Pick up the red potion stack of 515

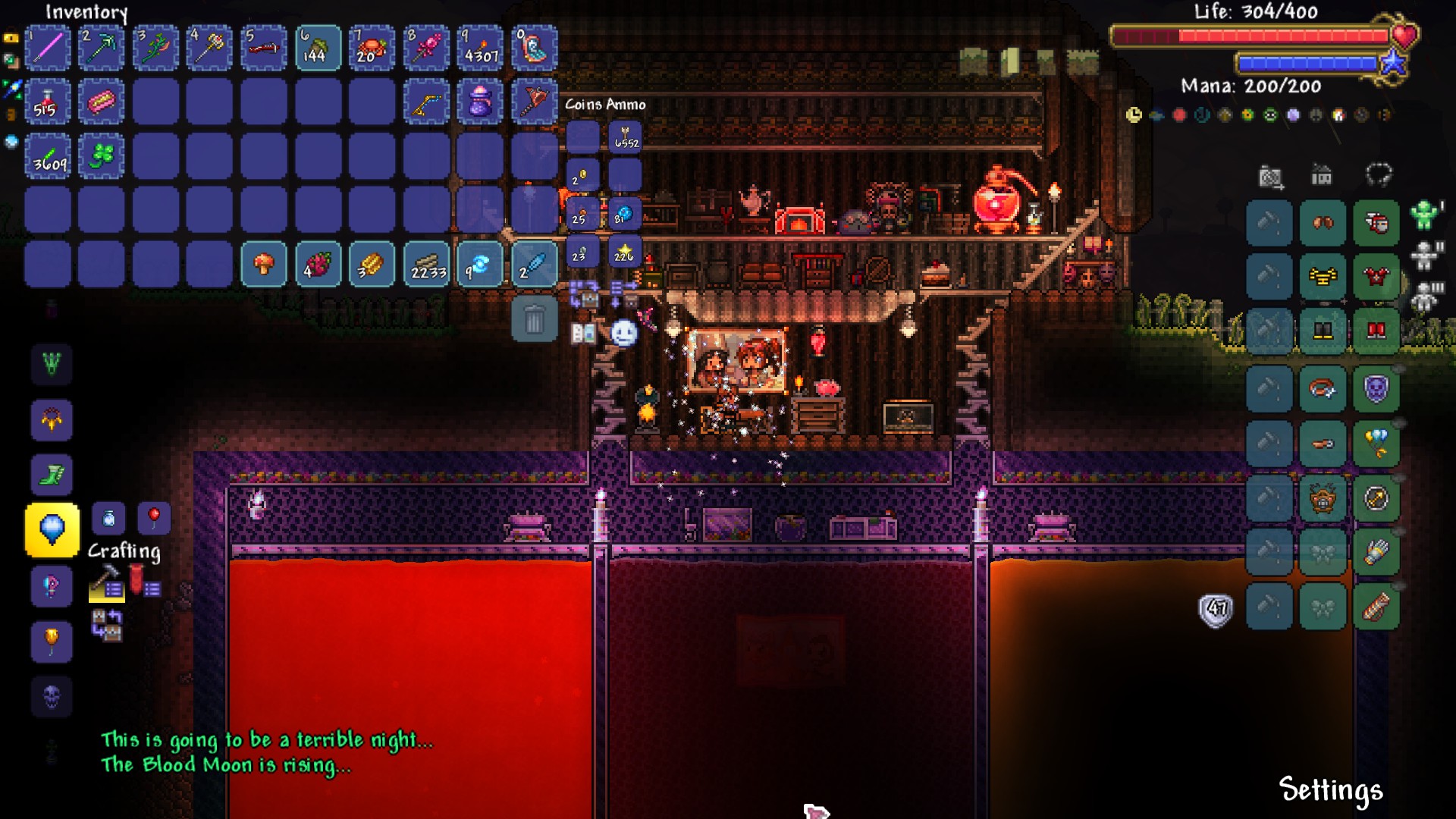coord(48,102)
